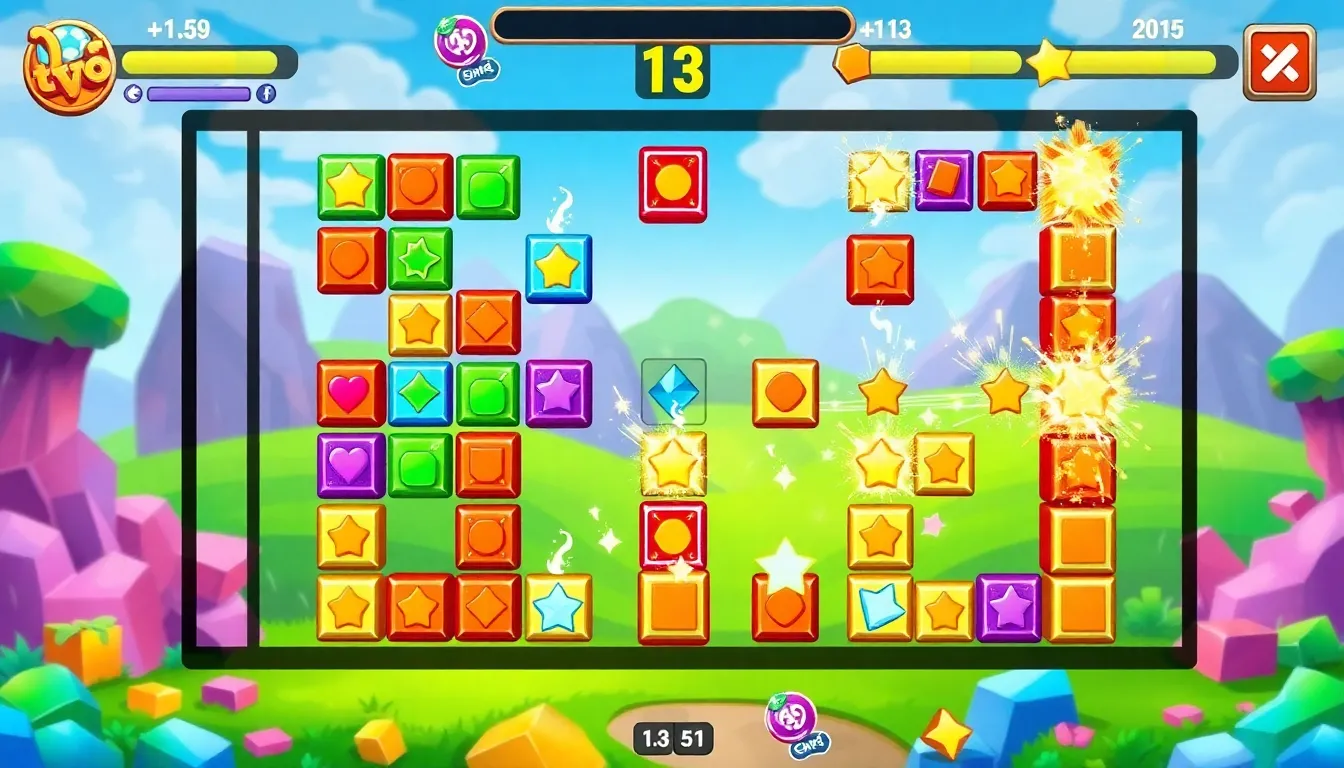Select the yellow tile with a blue kite shape

880,607
